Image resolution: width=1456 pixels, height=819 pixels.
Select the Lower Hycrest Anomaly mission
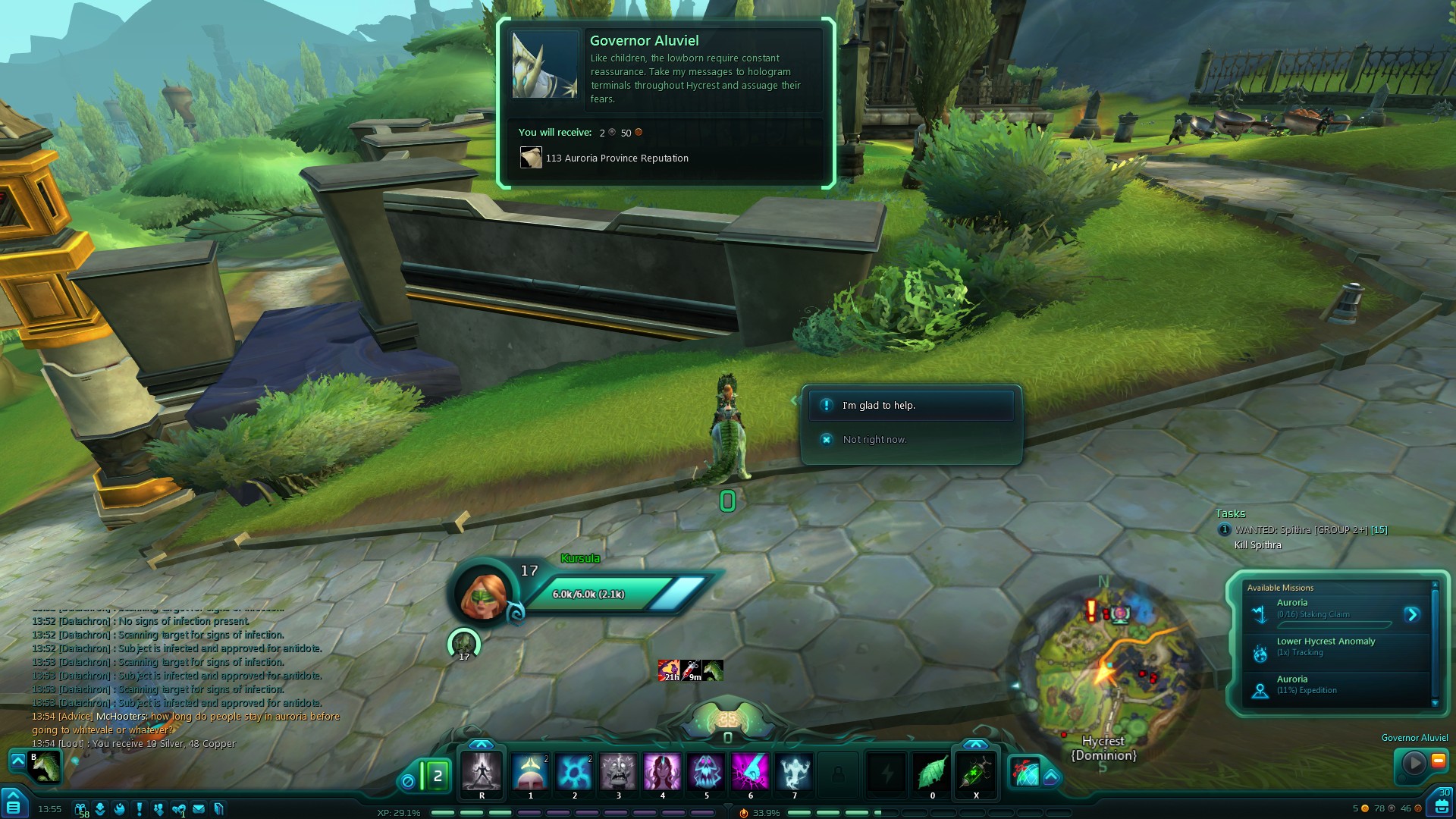(1325, 647)
